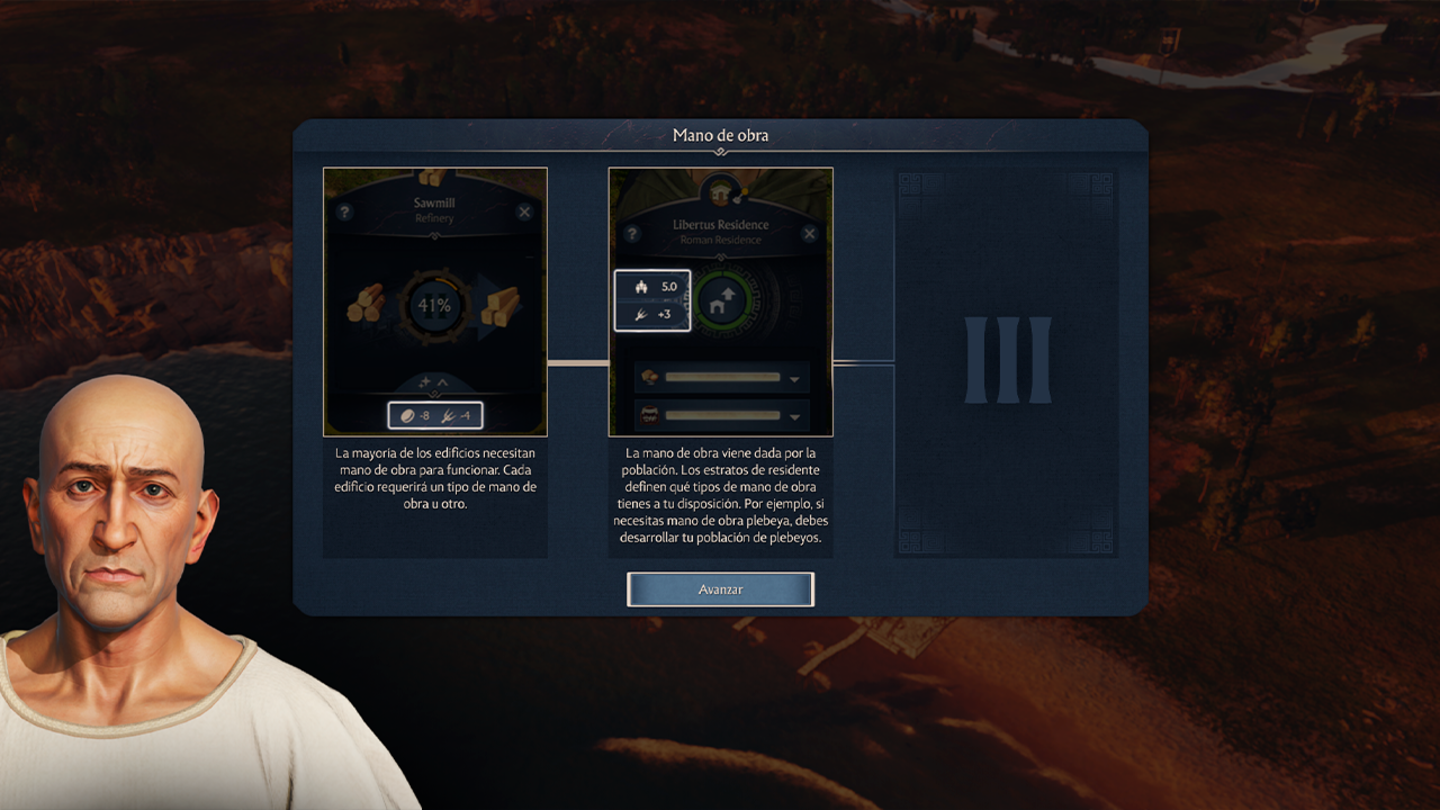Select the Sawmill tutorial image
Image resolution: width=1440 pixels, height=810 pixels.
coord(435,302)
